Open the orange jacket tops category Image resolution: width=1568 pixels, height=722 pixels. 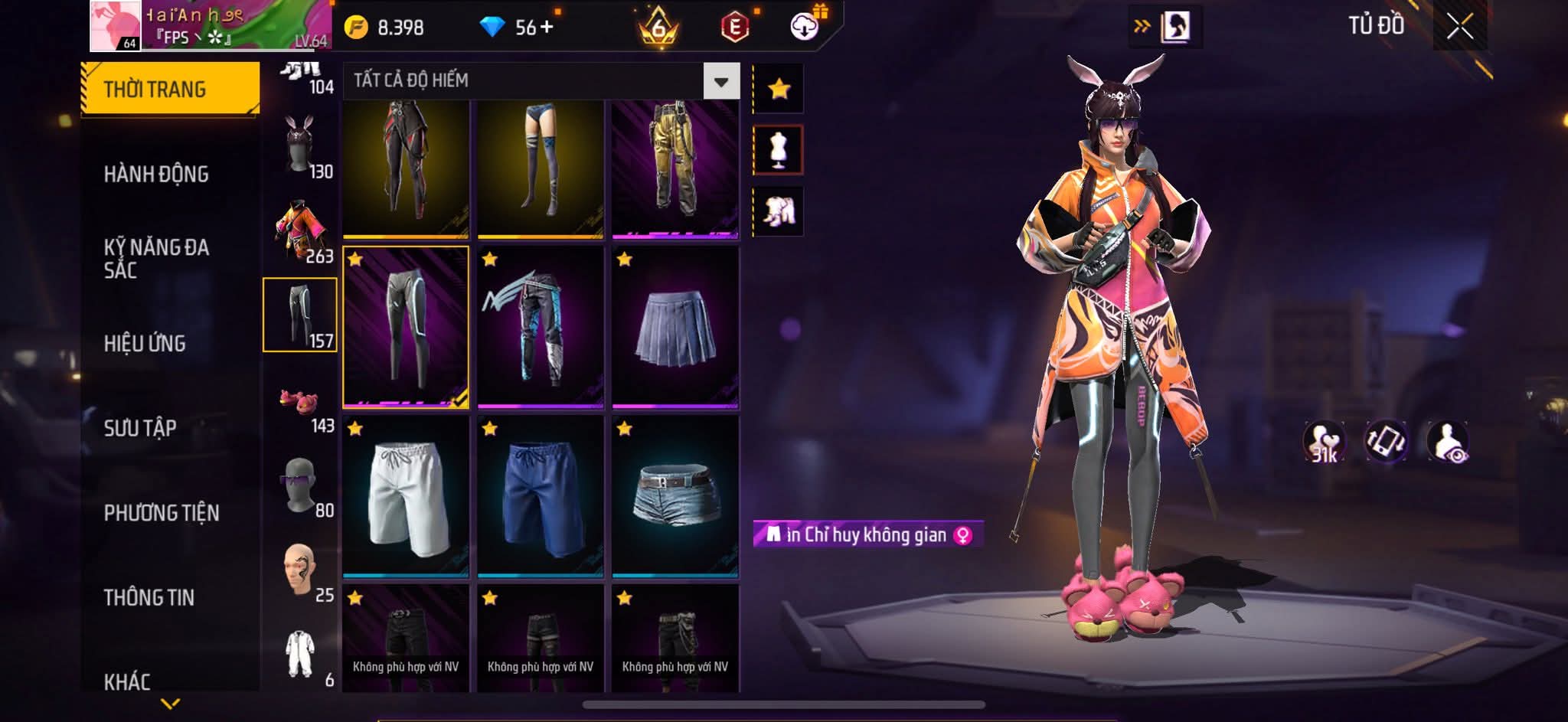tap(300, 231)
